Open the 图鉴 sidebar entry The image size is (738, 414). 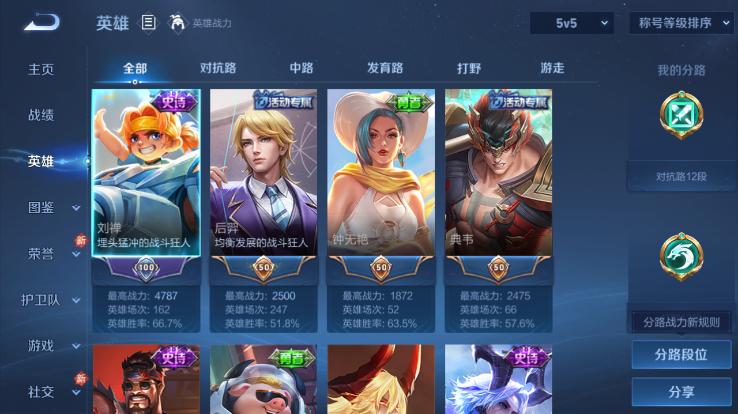pos(41,207)
